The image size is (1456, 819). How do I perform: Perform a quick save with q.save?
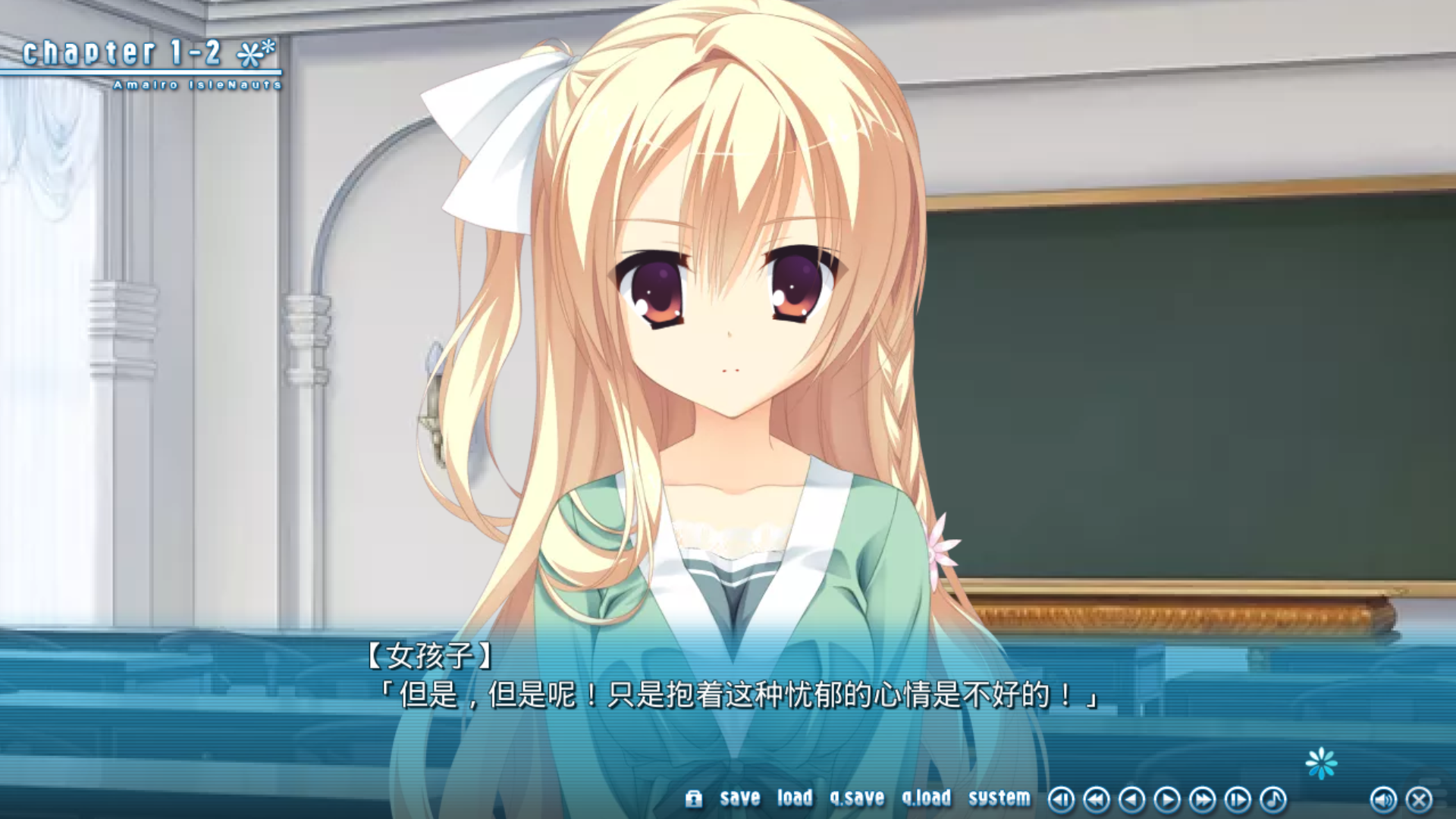click(857, 798)
